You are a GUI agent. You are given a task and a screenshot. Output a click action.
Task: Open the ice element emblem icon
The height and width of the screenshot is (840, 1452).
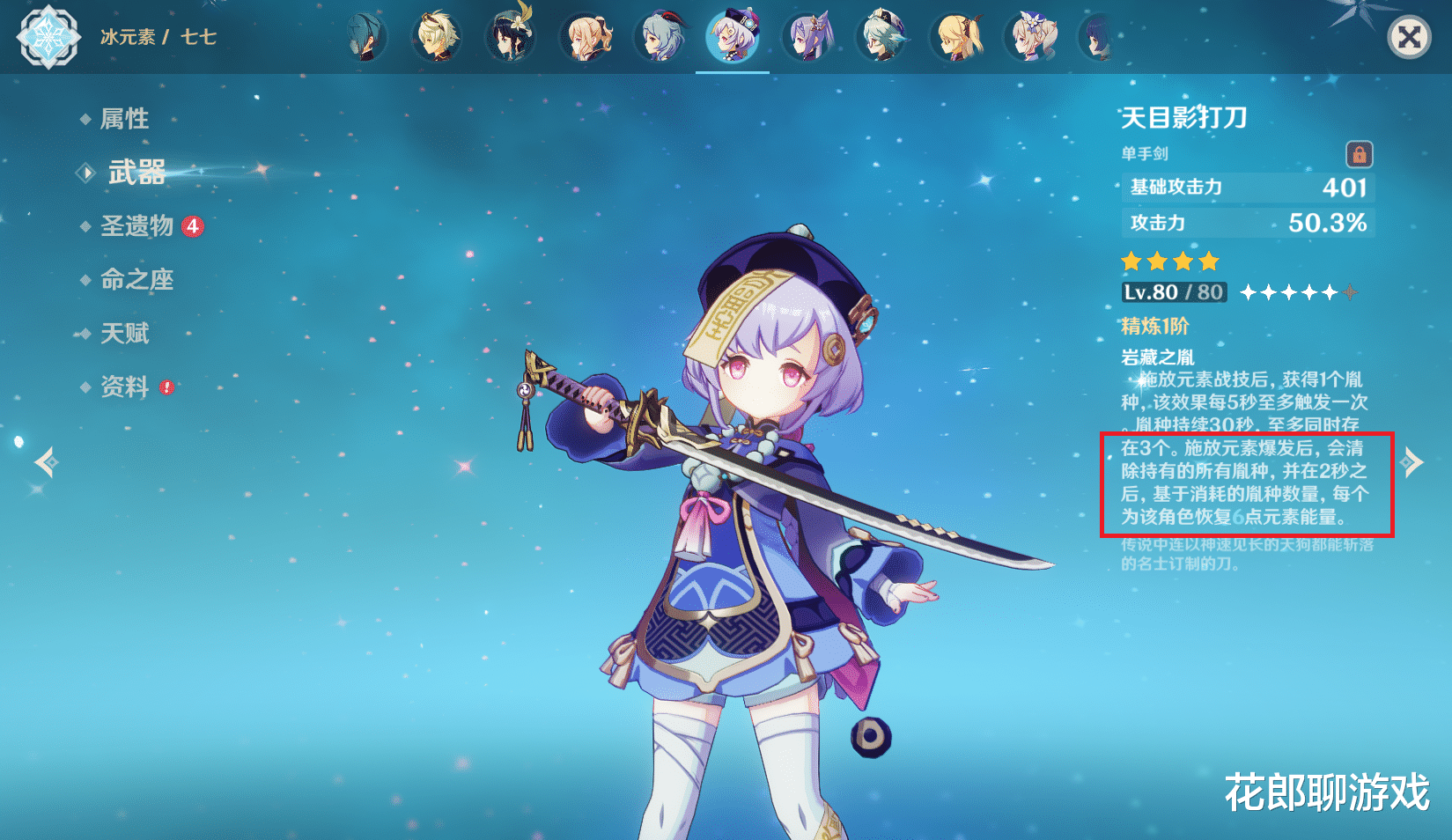(48, 37)
